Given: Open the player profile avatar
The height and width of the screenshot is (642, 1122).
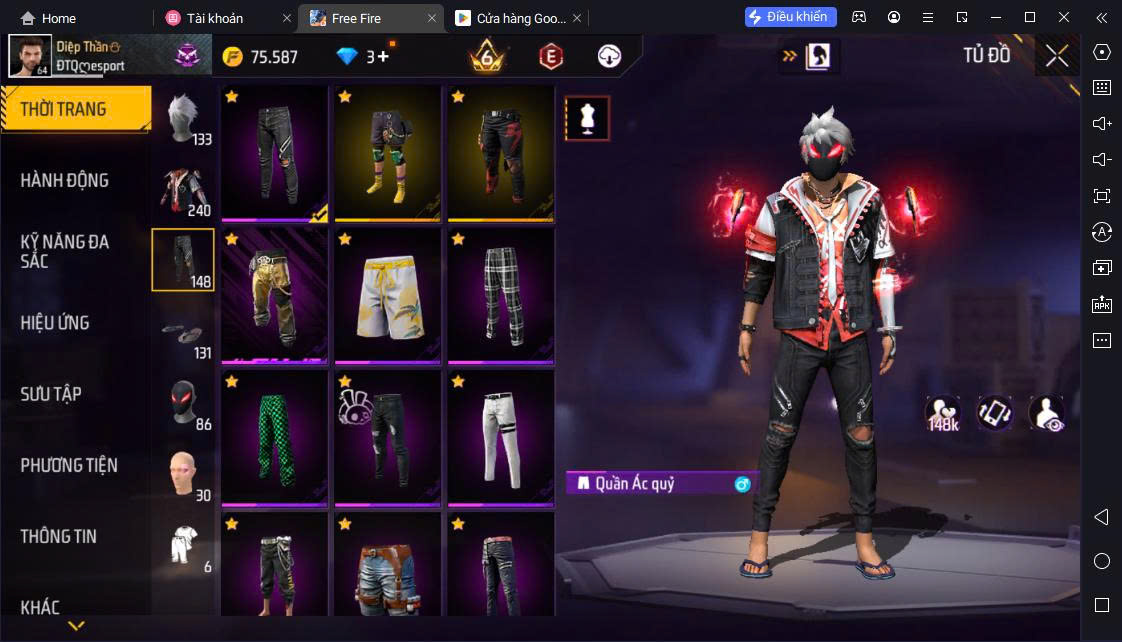Looking at the screenshot, I should pyautogui.click(x=30, y=56).
